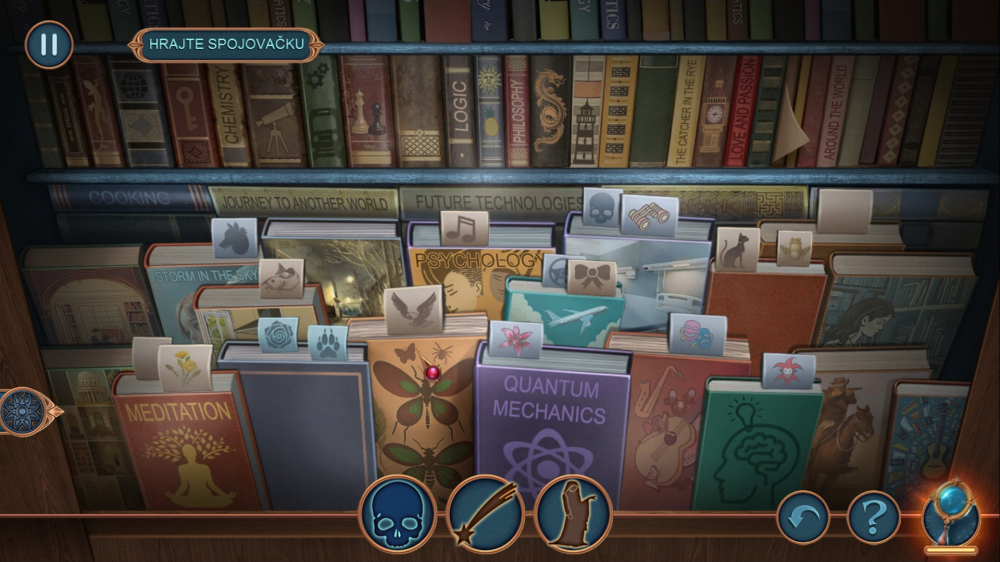The height and width of the screenshot is (562, 1000).
Task: Pick the music note bookmark tile
Action: click(x=464, y=229)
